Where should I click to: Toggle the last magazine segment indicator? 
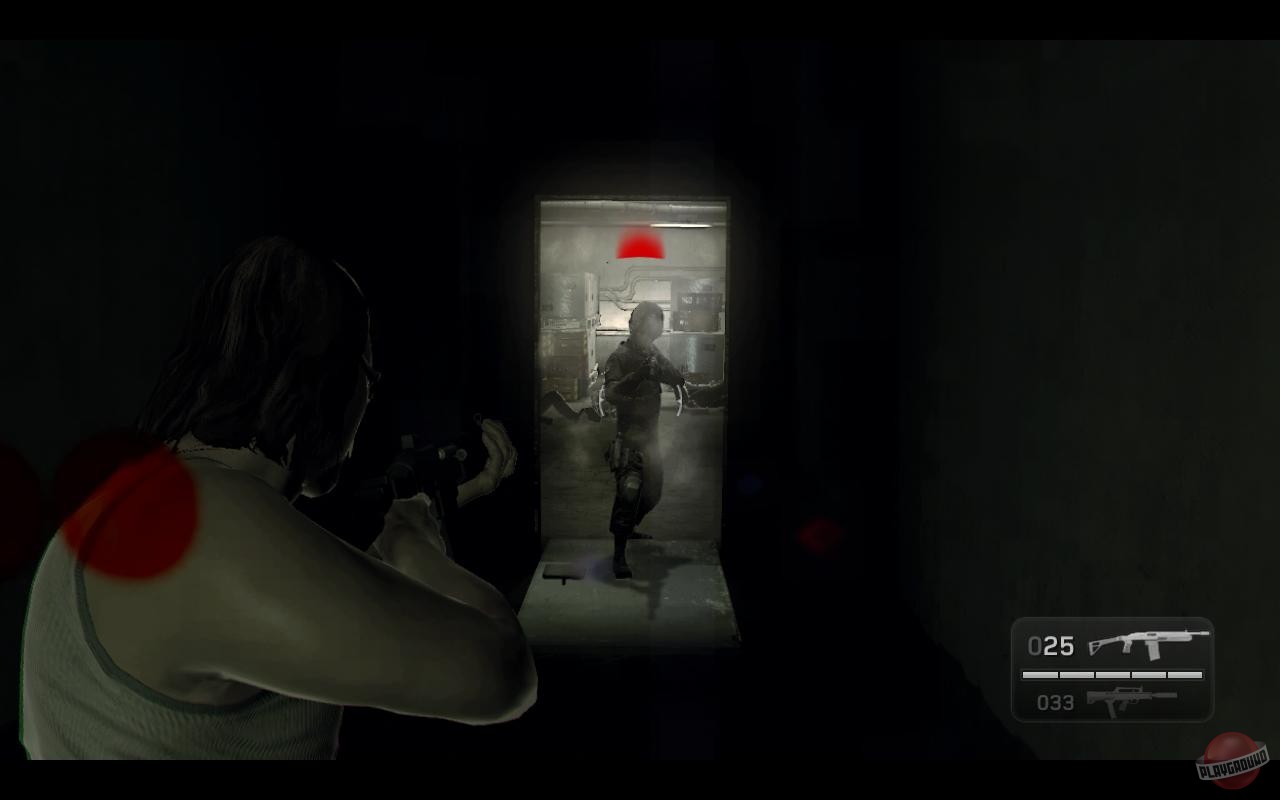click(x=1185, y=675)
